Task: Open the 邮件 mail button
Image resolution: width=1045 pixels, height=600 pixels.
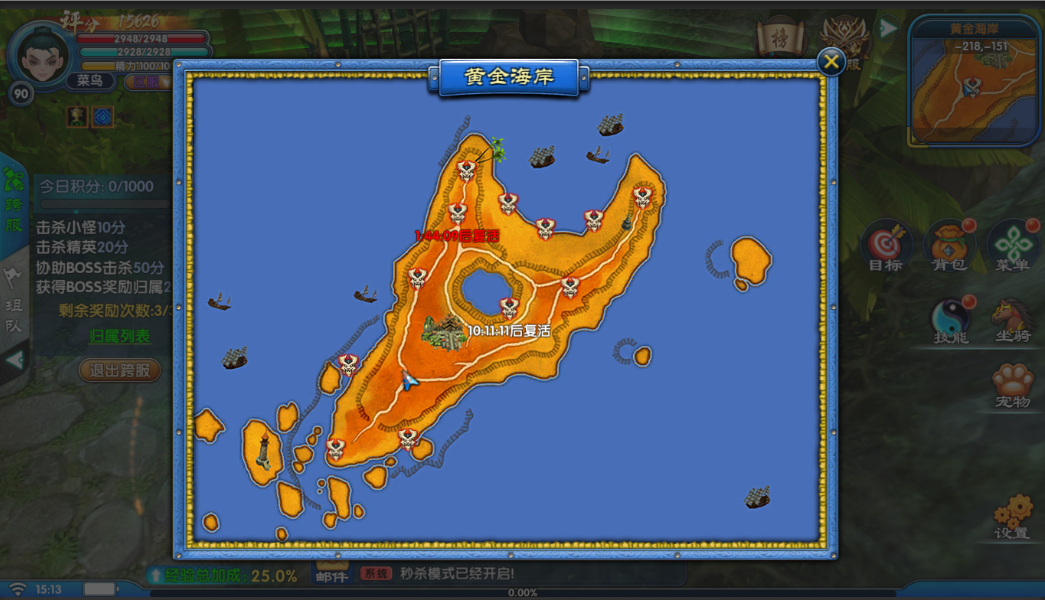Action: pyautogui.click(x=331, y=575)
